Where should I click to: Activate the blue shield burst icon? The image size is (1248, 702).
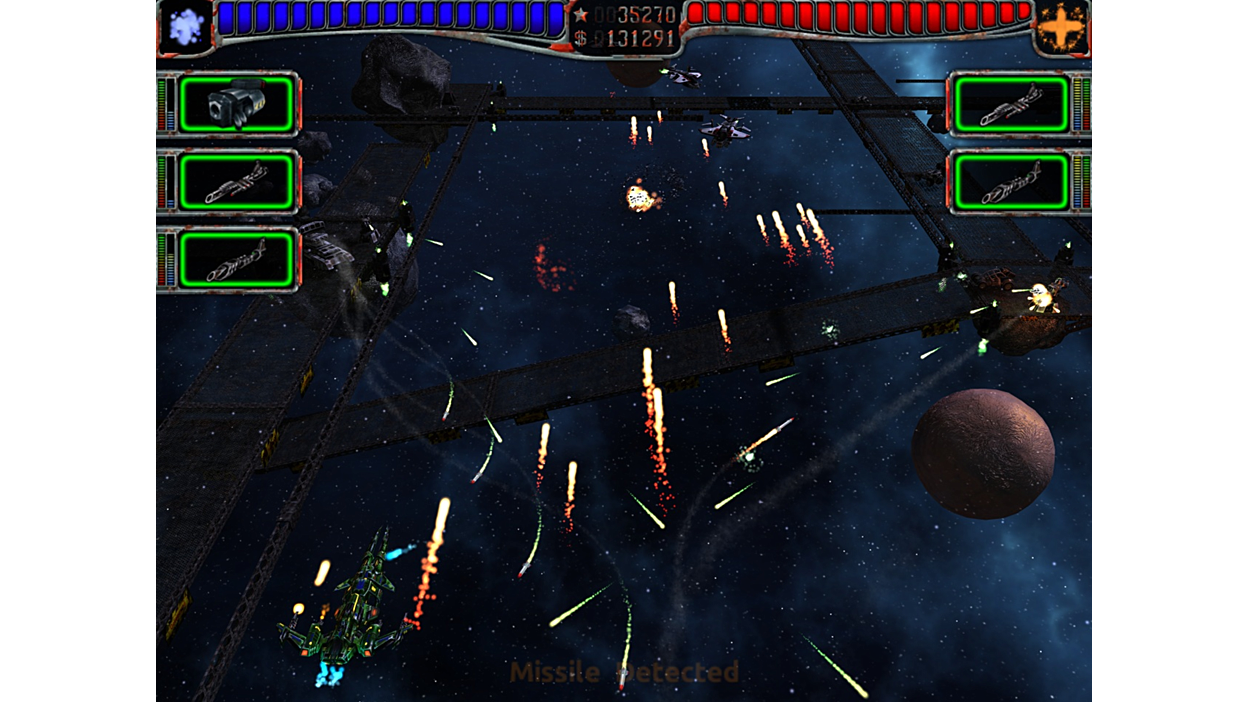pyautogui.click(x=186, y=26)
